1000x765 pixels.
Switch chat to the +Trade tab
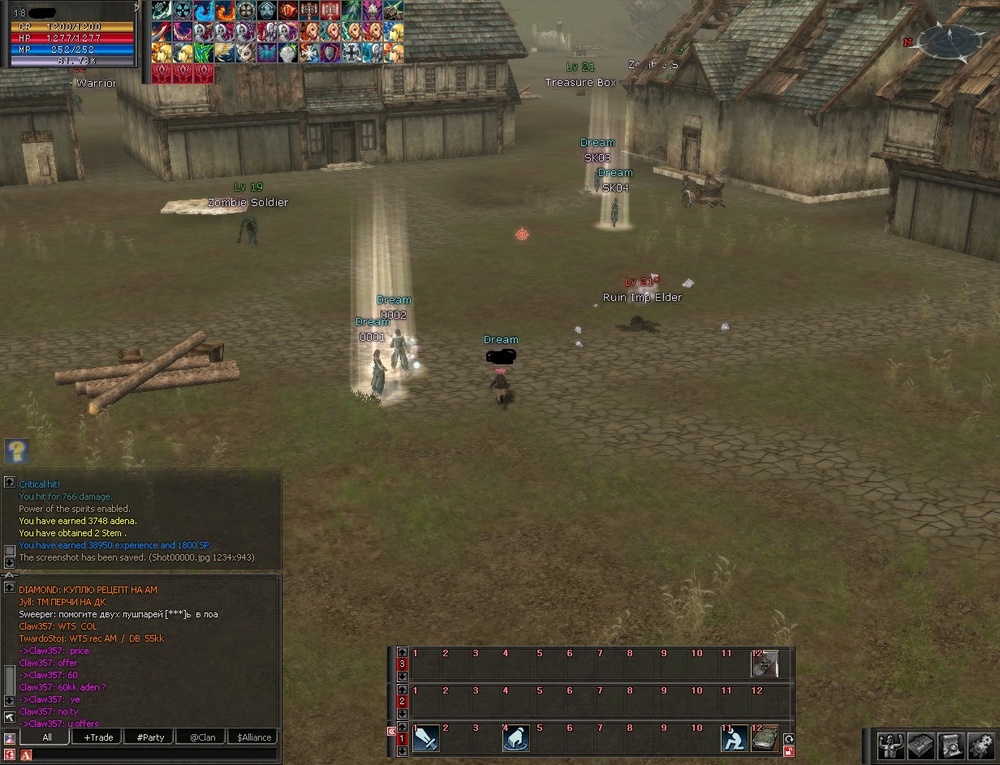[98, 737]
